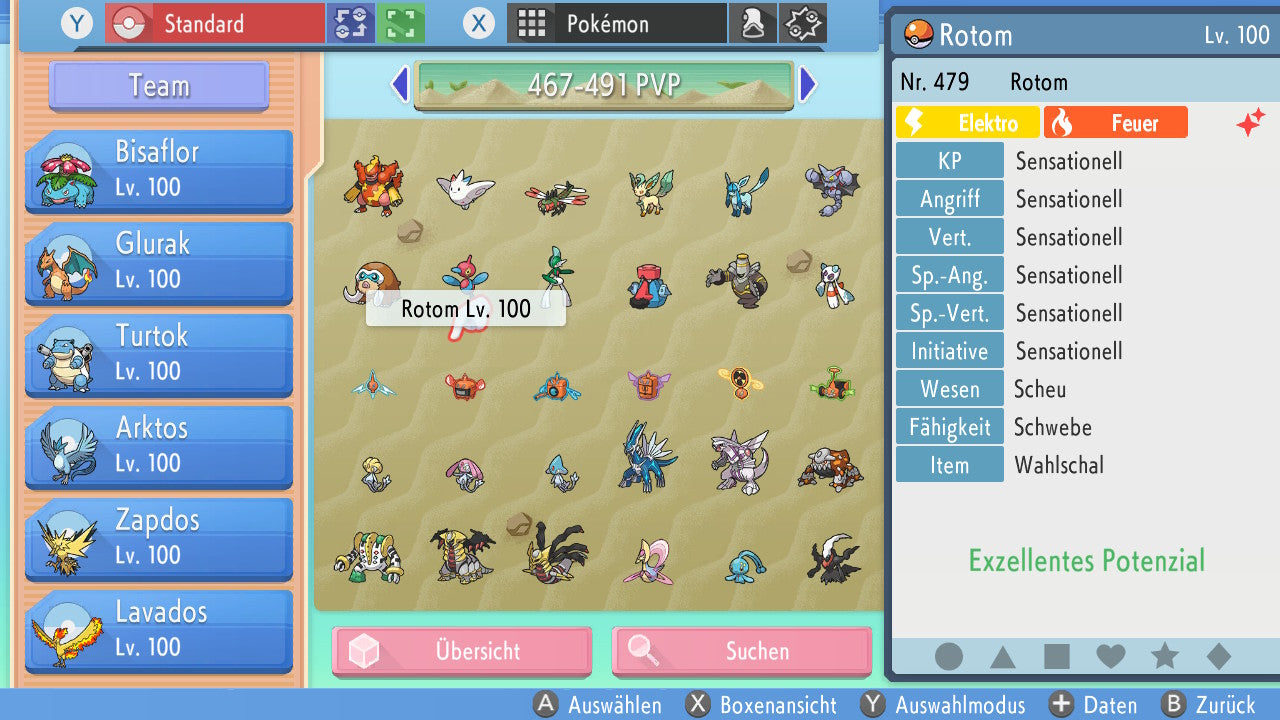Image resolution: width=1280 pixels, height=720 pixels.
Task: Open the badge settings icon top right
Action: (x=803, y=22)
